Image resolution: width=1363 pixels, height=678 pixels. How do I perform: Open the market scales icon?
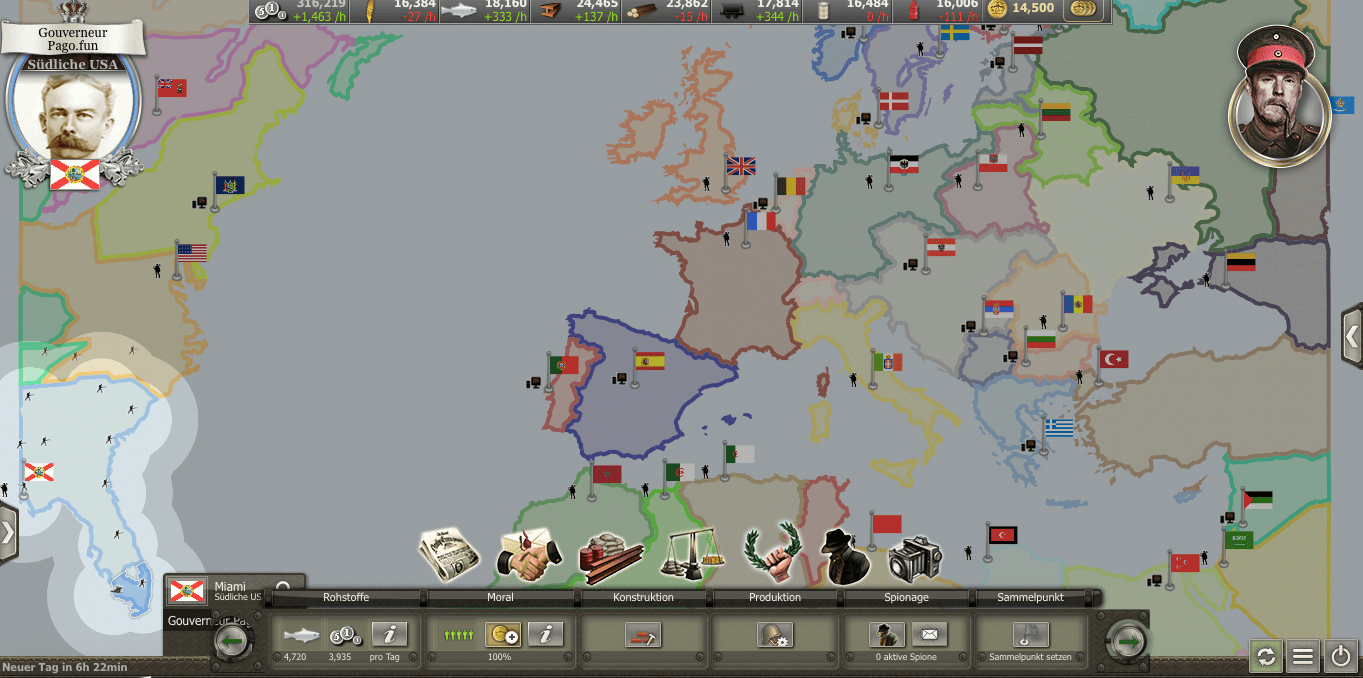(692, 554)
